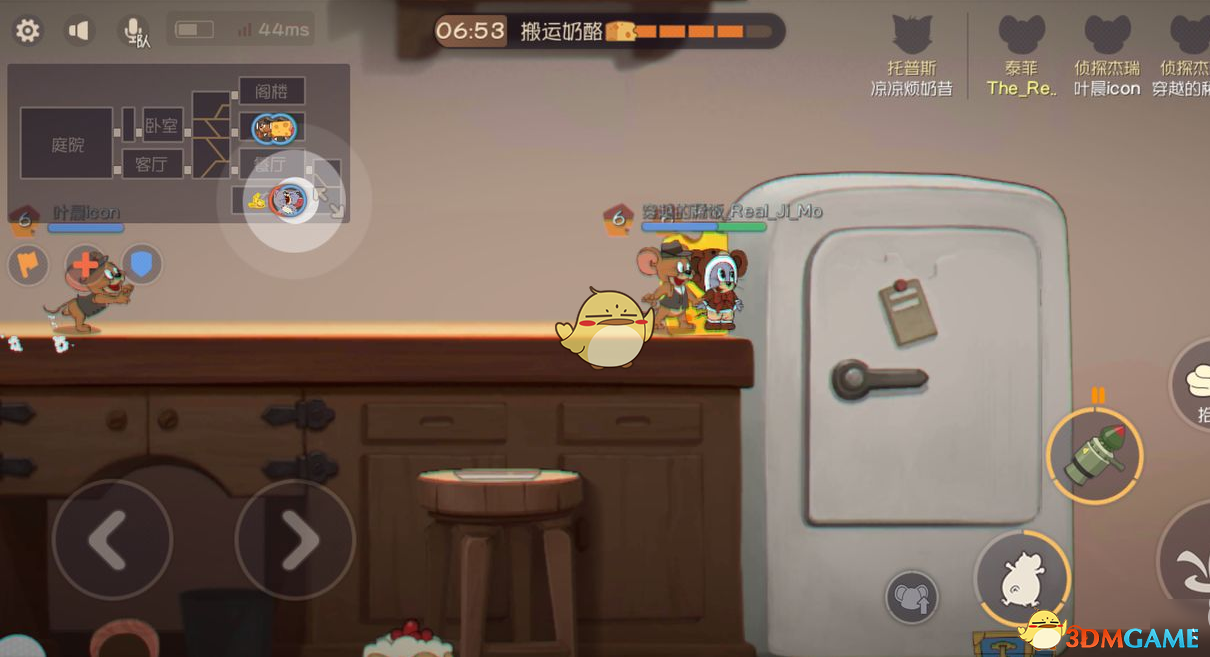Toggle the speaker sound icon

tap(79, 31)
